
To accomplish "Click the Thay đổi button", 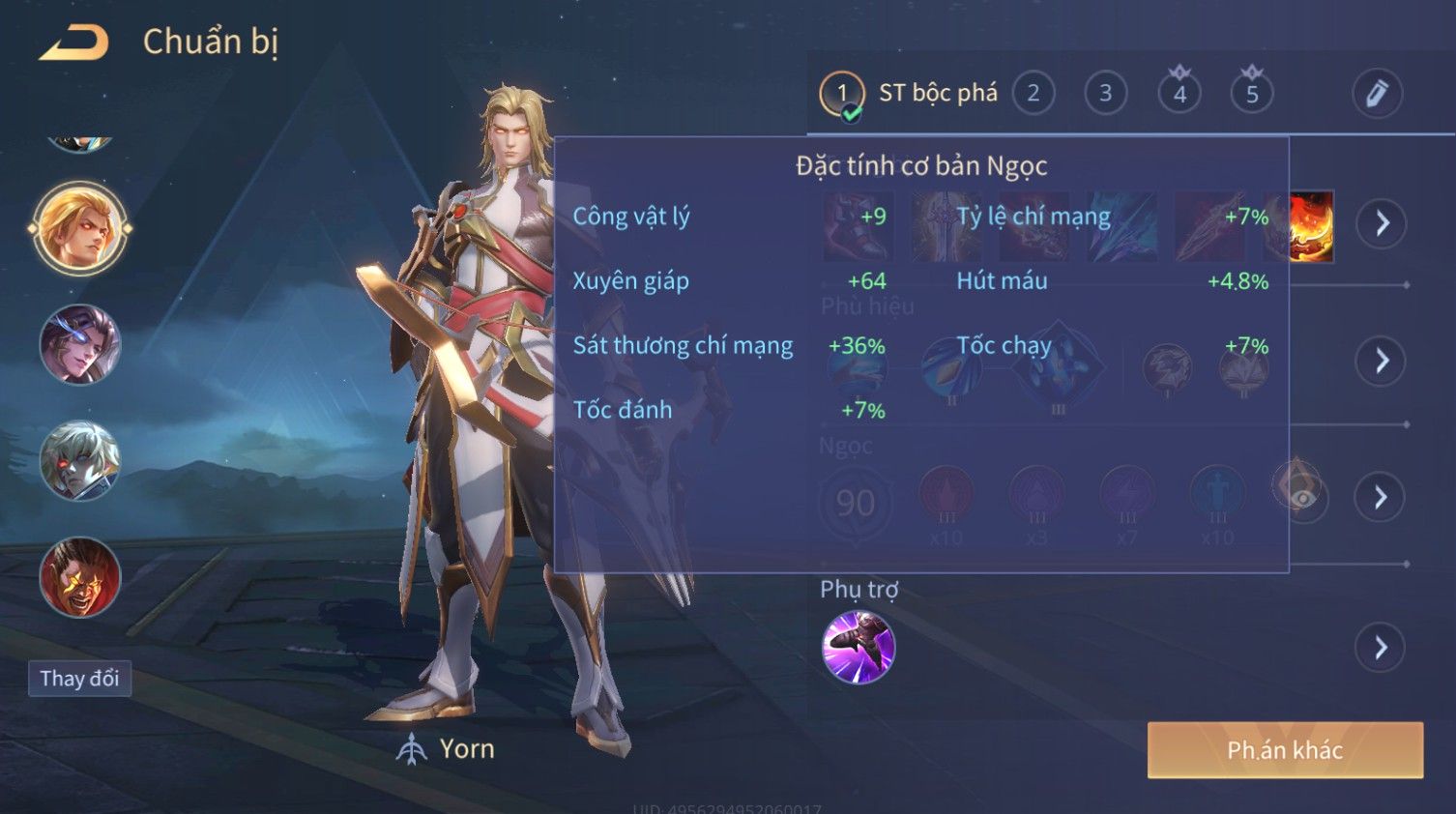I will click(79, 679).
